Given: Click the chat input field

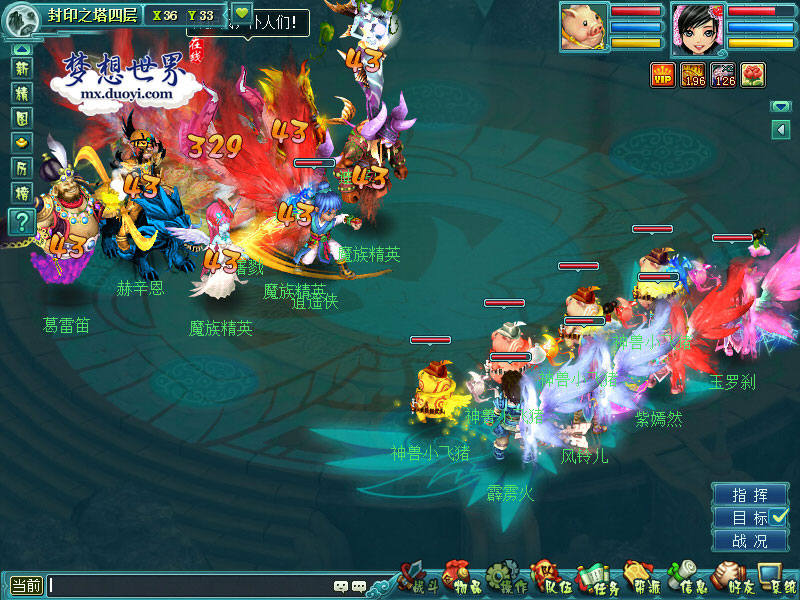Looking at the screenshot, I should tap(190, 586).
